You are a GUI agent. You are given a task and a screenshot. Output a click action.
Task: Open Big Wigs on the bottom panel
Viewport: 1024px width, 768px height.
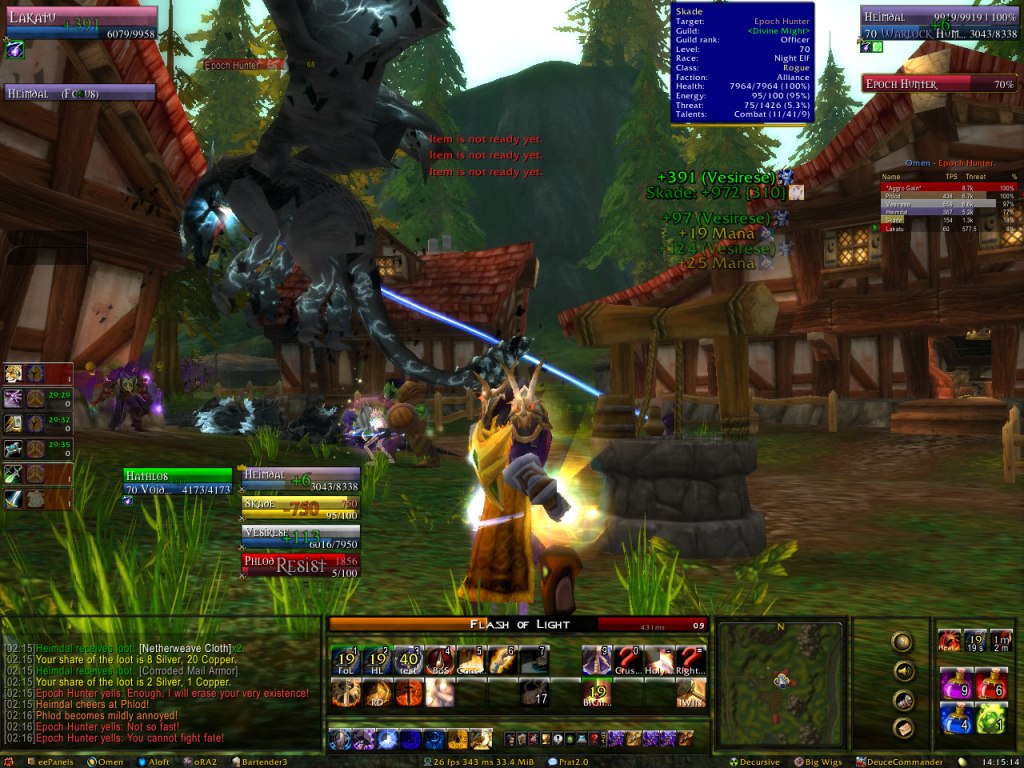[822, 762]
